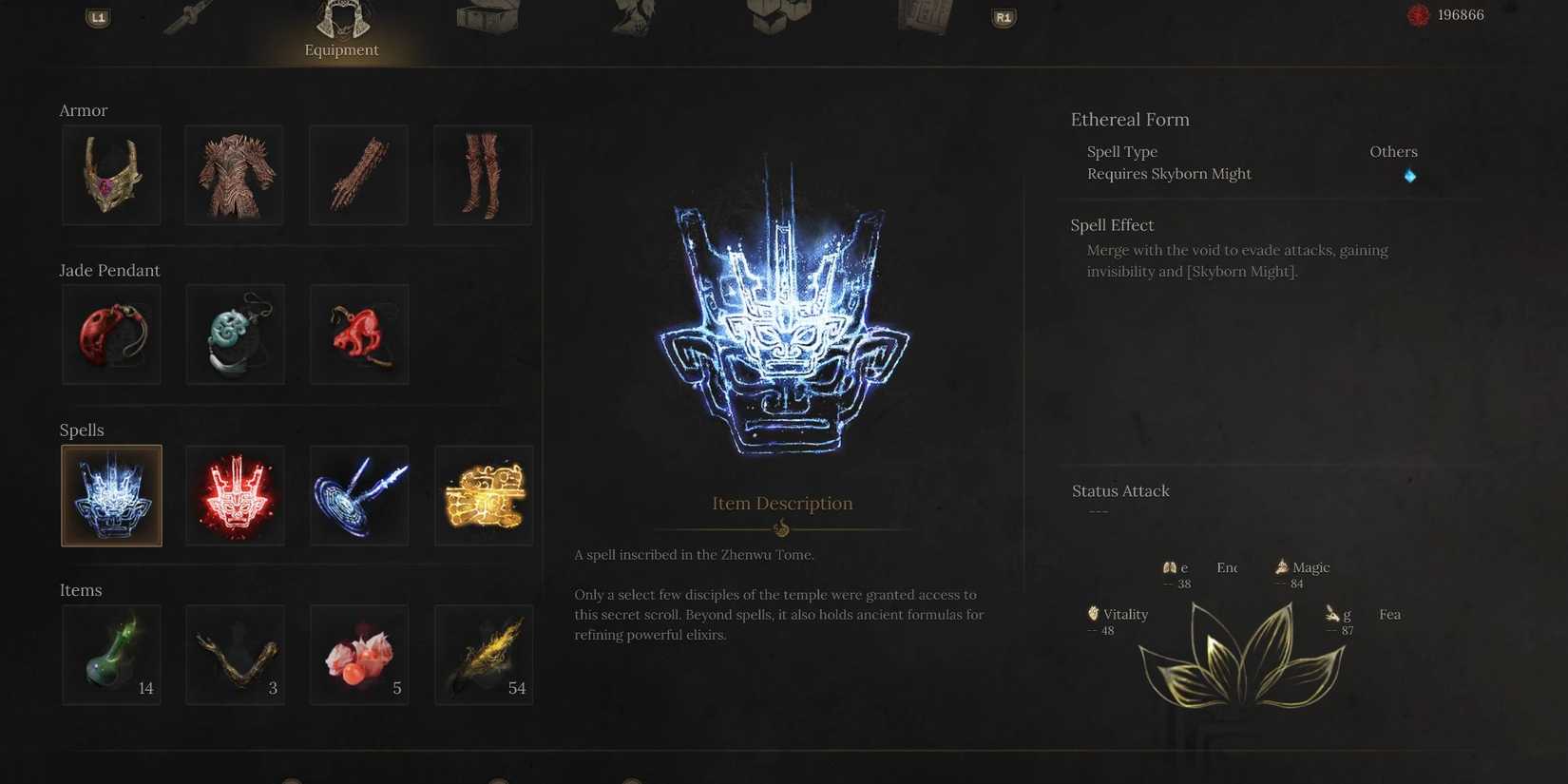This screenshot has width=1568, height=784.
Task: Select the green healing flask with count 14
Action: [111, 654]
